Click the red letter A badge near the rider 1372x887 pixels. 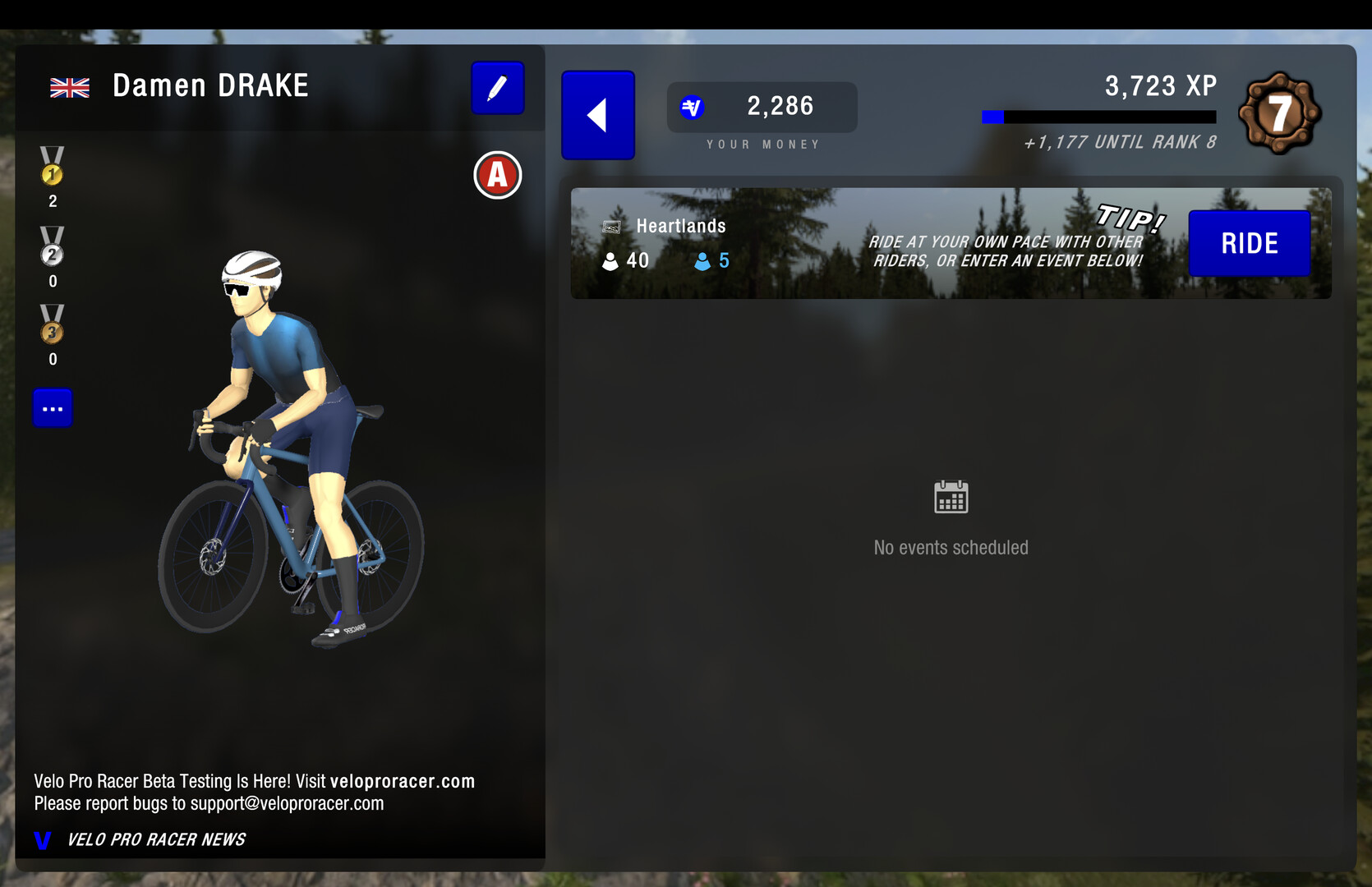[x=497, y=175]
